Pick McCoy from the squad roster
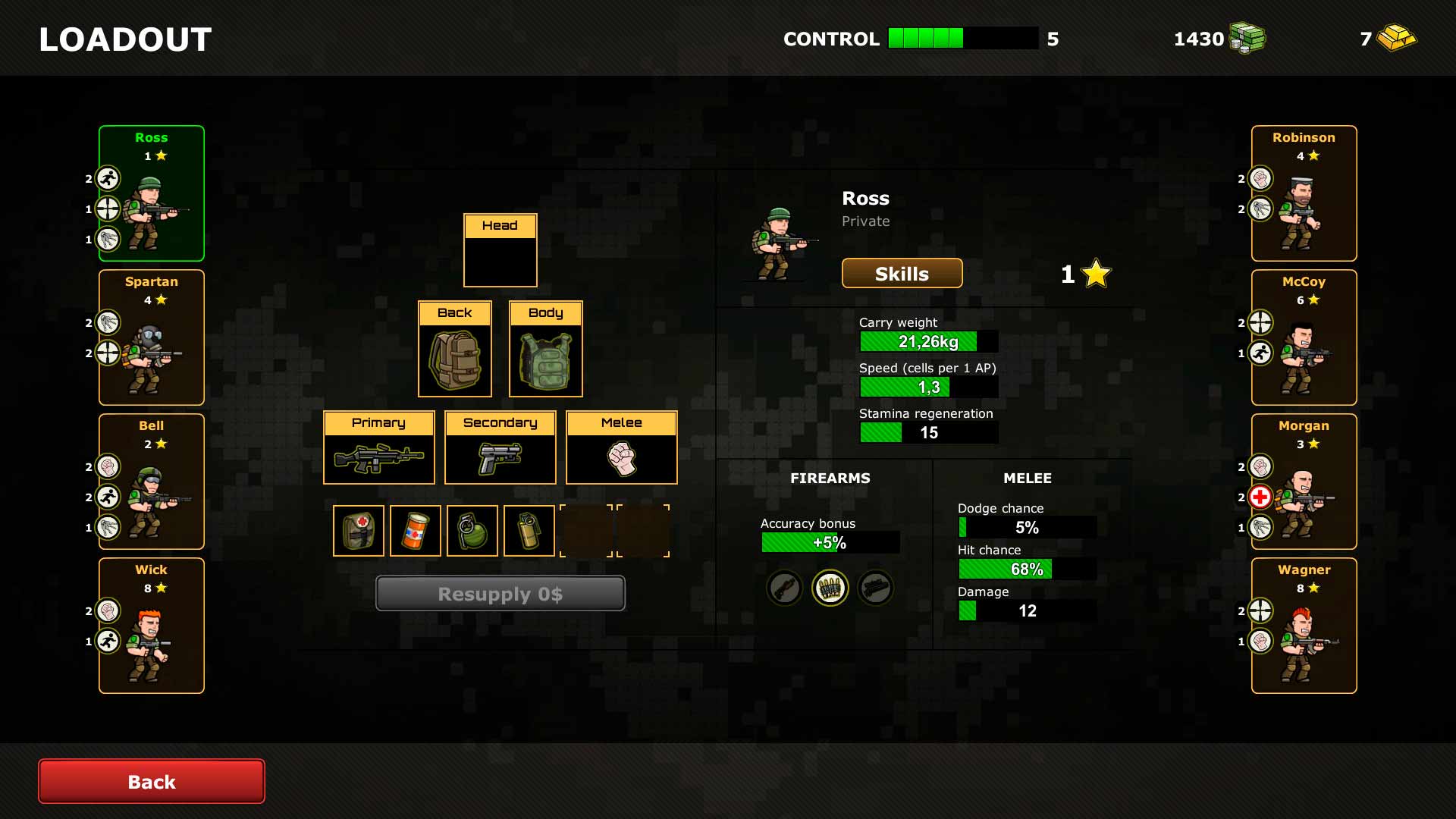 pos(1304,337)
